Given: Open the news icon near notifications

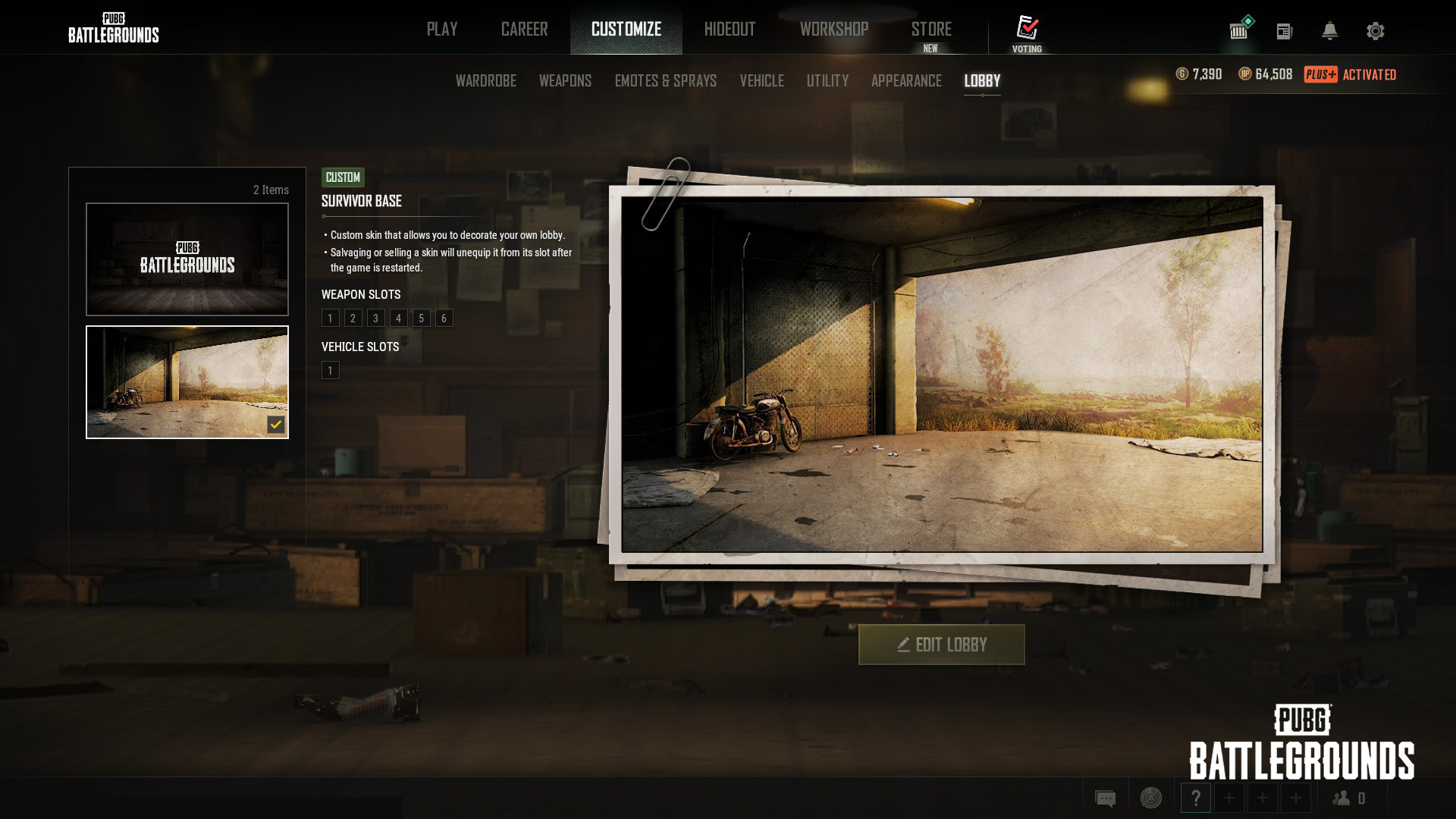Looking at the screenshot, I should tap(1285, 31).
